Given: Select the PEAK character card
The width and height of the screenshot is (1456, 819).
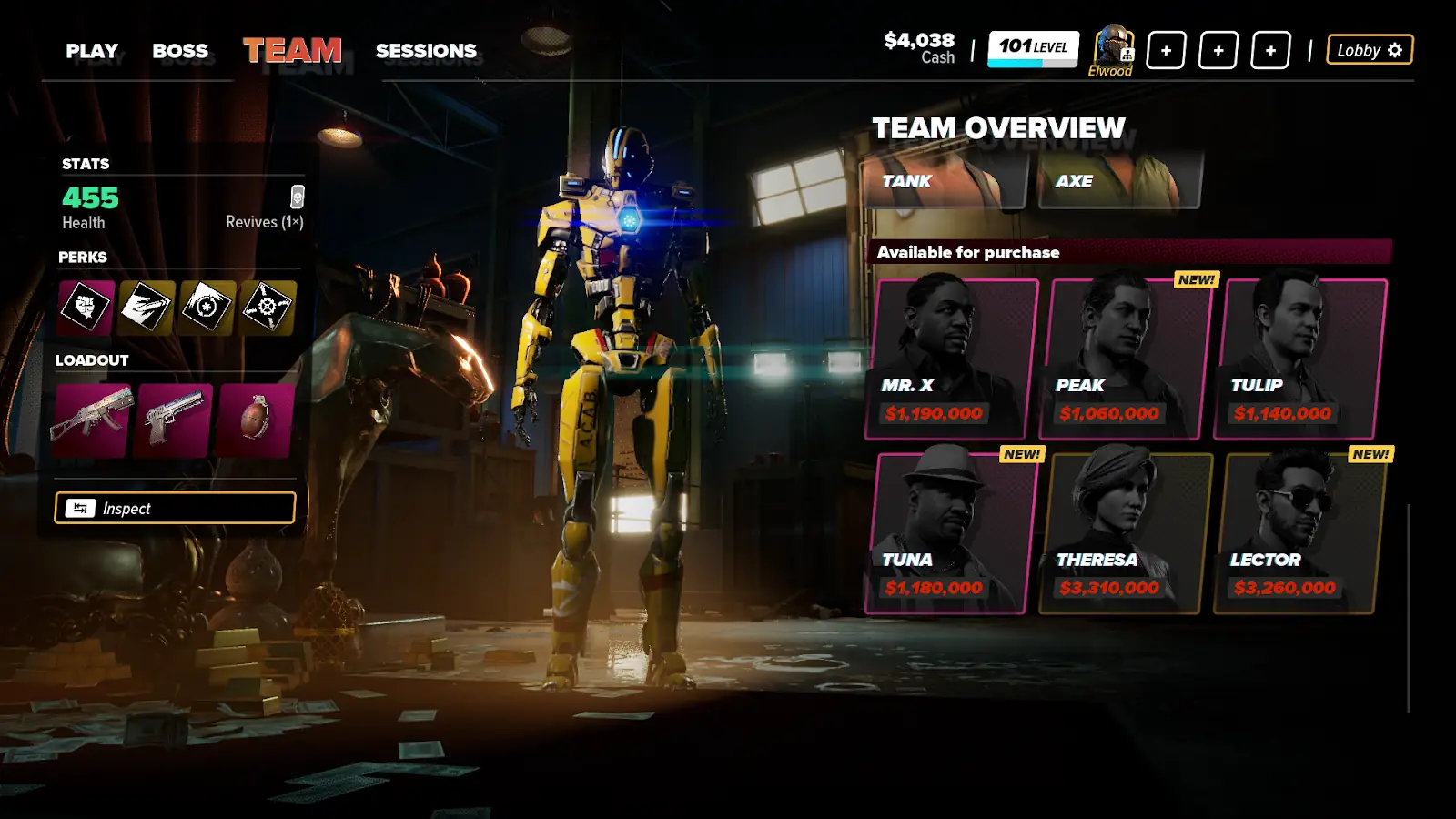Looking at the screenshot, I should click(x=1127, y=359).
